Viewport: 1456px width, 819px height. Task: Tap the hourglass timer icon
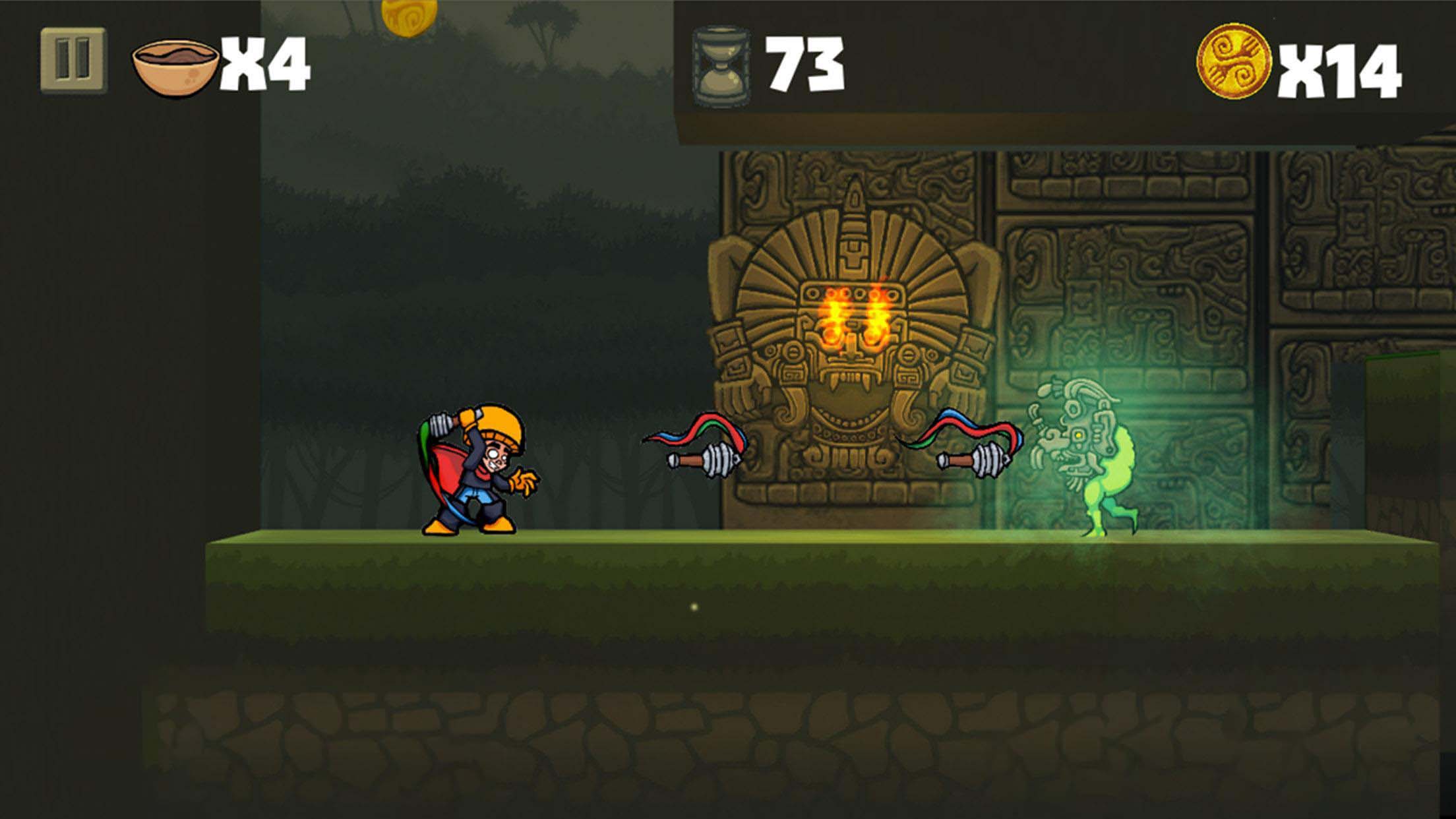[x=723, y=63]
